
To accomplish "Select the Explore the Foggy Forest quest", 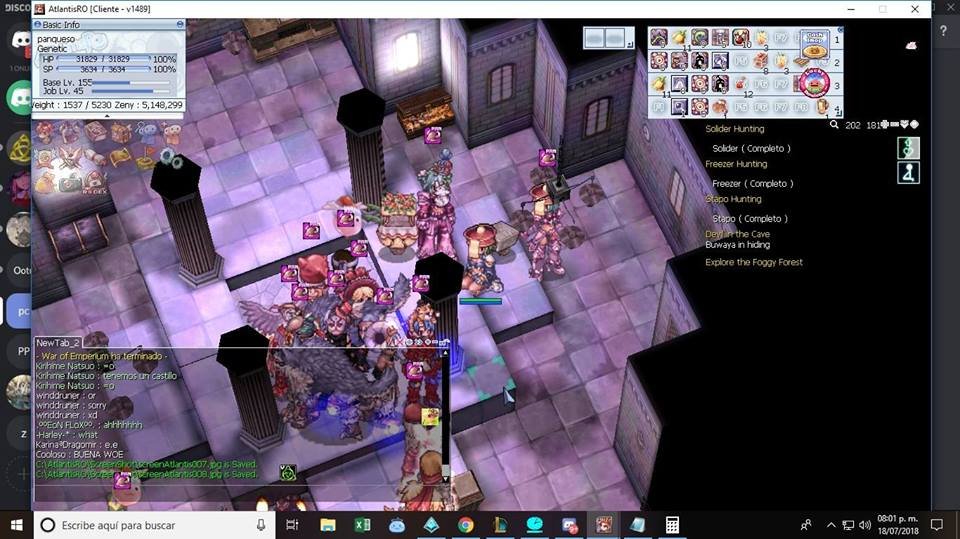I will pos(754,262).
